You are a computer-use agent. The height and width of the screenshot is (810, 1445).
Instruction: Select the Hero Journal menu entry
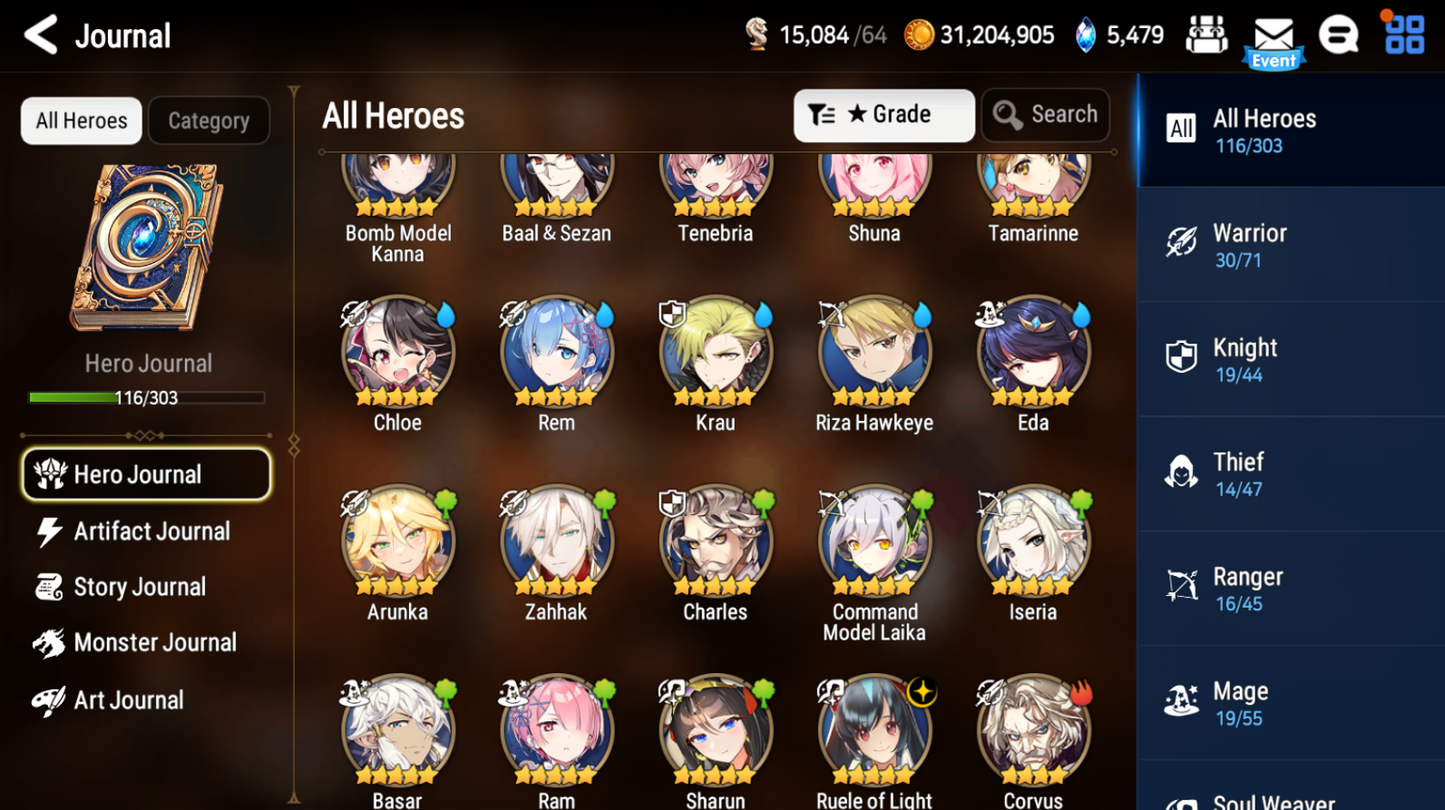click(x=146, y=474)
